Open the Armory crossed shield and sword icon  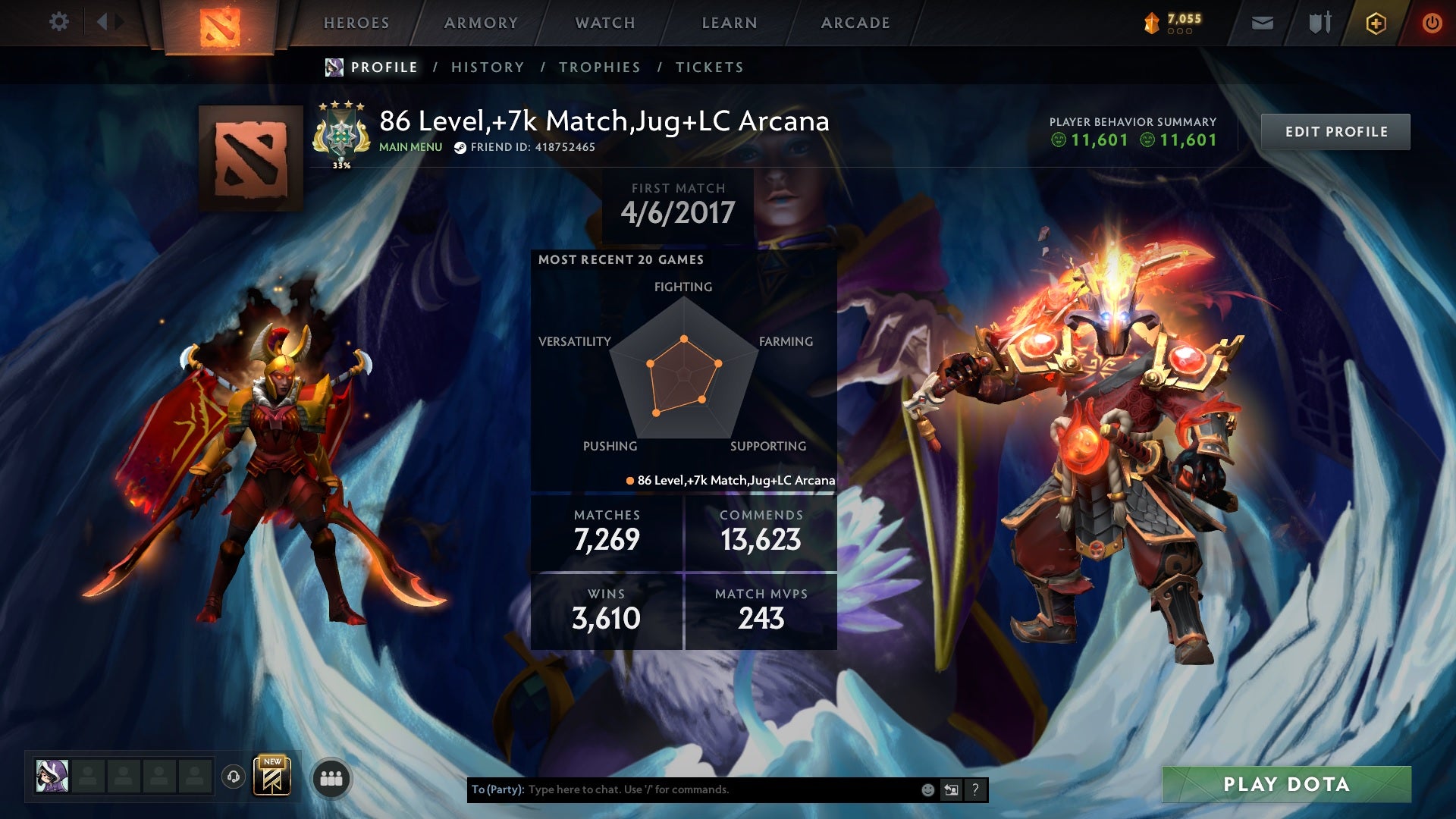(1318, 23)
